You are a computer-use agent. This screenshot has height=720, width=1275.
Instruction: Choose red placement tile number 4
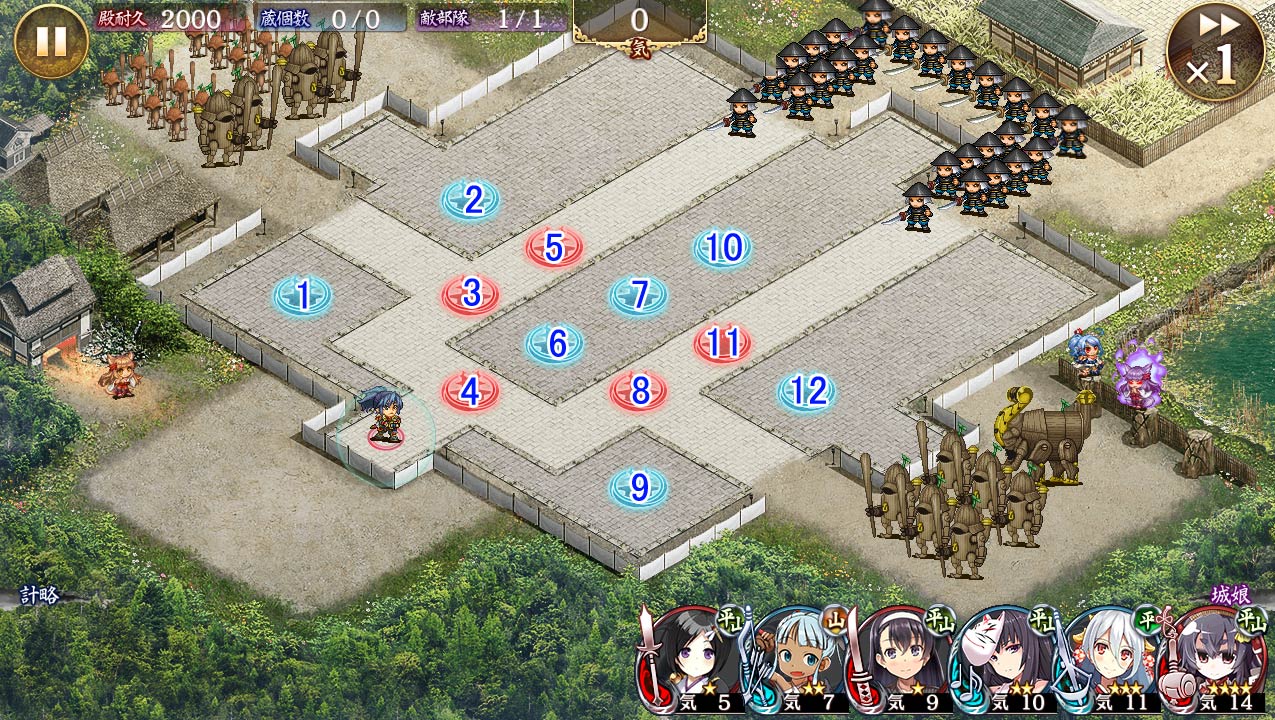(471, 391)
